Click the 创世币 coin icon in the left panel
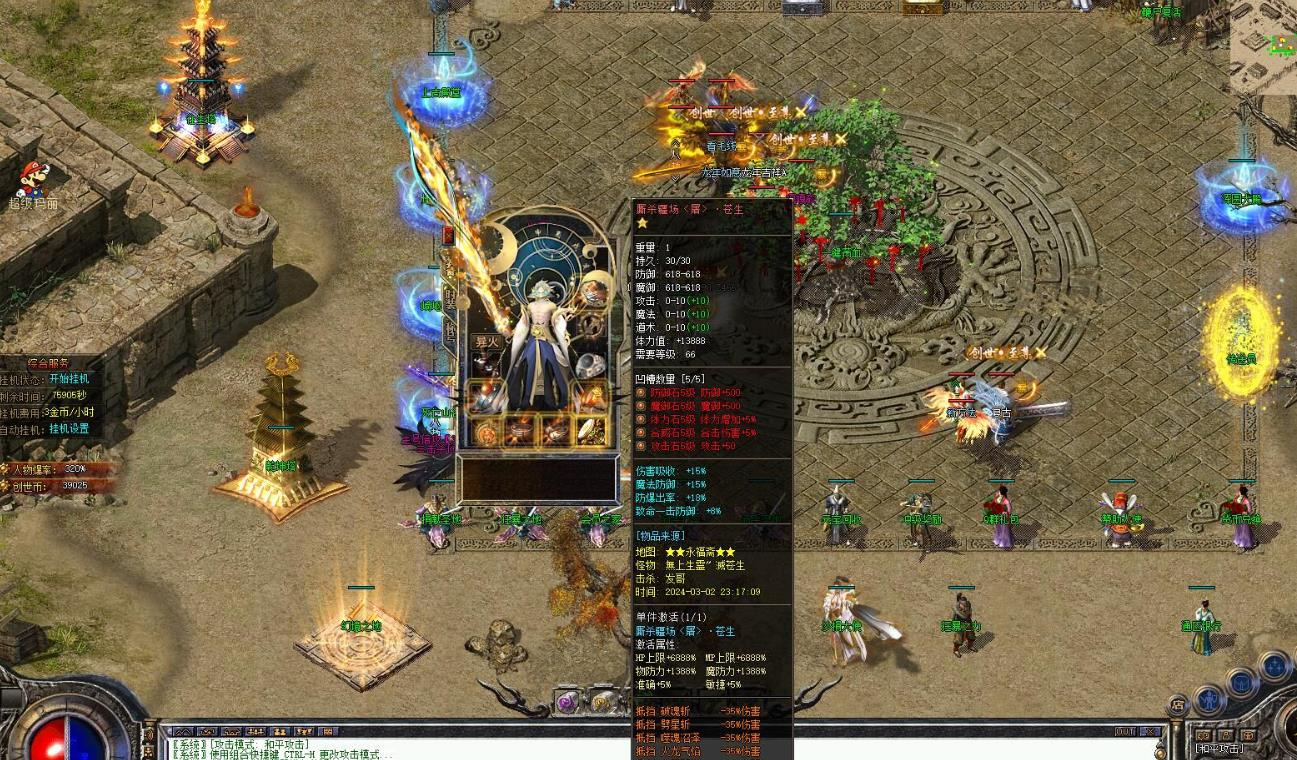Viewport: 1297px width, 760px height. (7, 485)
